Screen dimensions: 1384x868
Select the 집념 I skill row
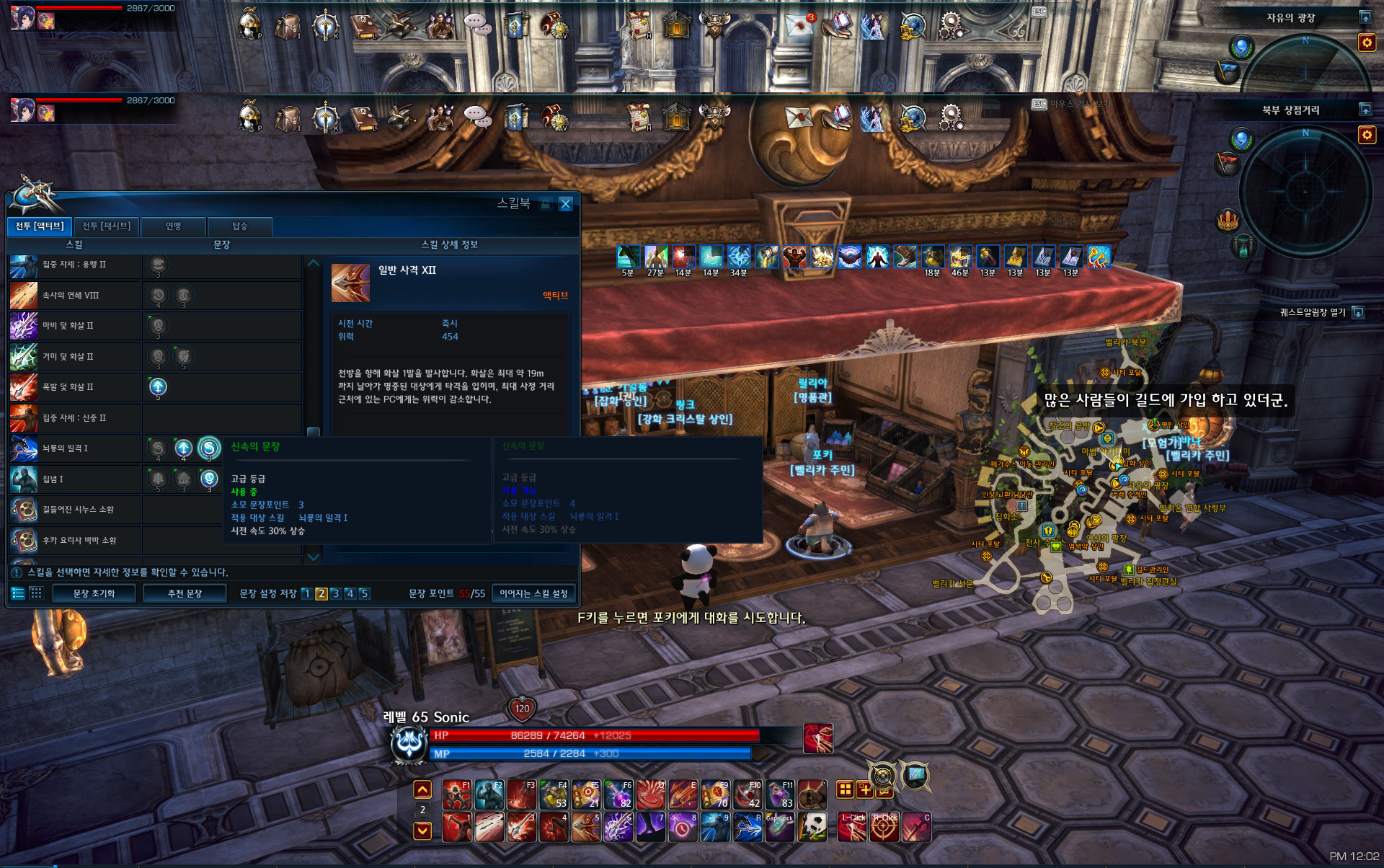click(x=72, y=479)
